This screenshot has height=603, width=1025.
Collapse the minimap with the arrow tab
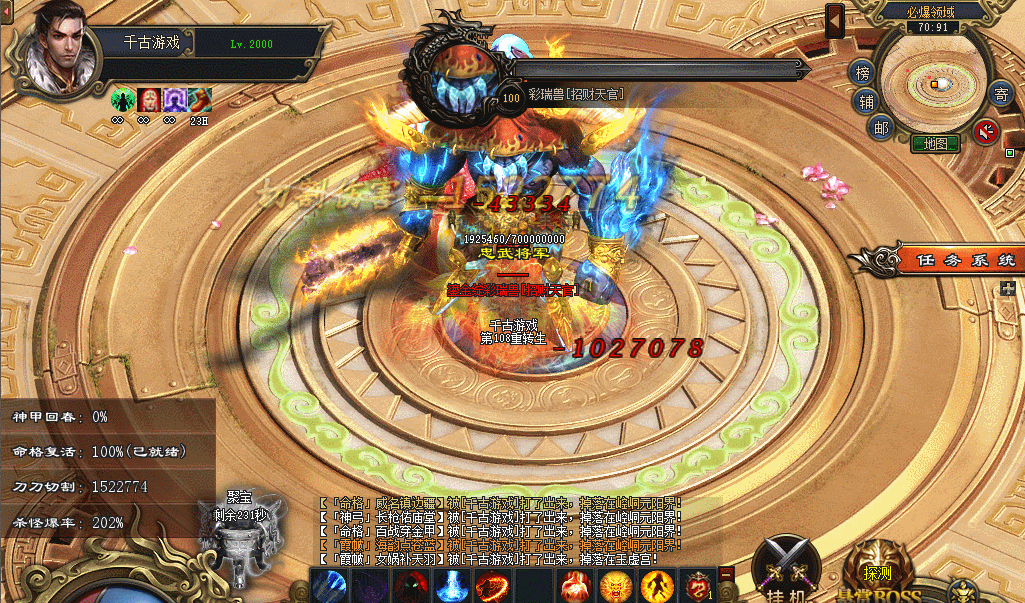(835, 19)
